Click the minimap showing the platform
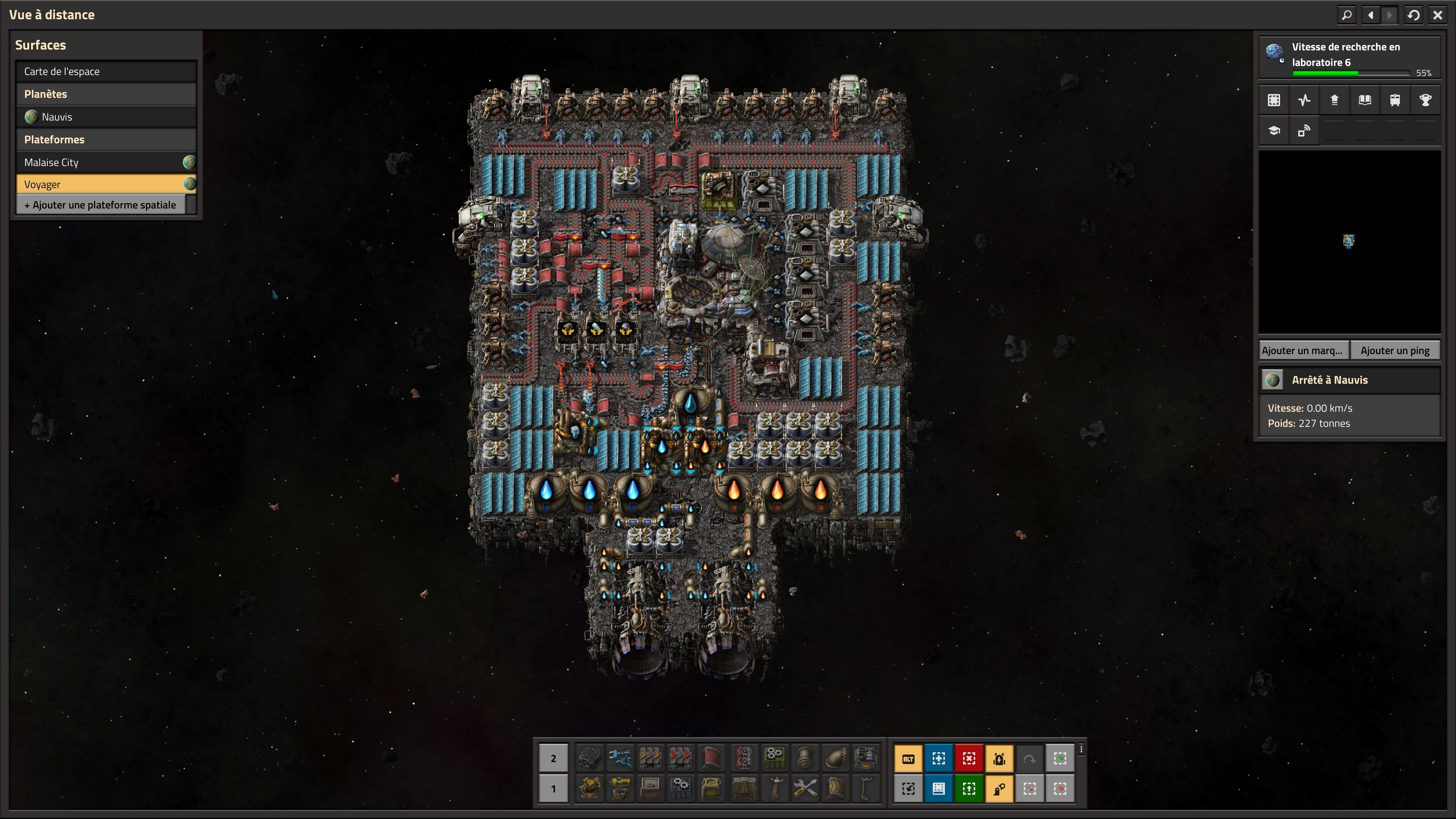The image size is (1456, 819). pyautogui.click(x=1349, y=242)
